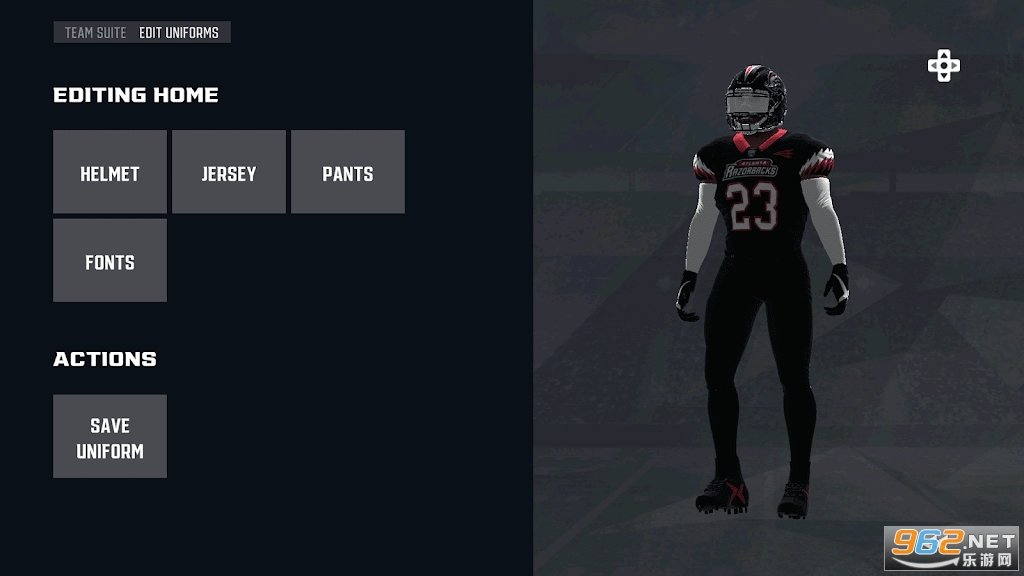Select the Jersey uniform section

tap(229, 172)
